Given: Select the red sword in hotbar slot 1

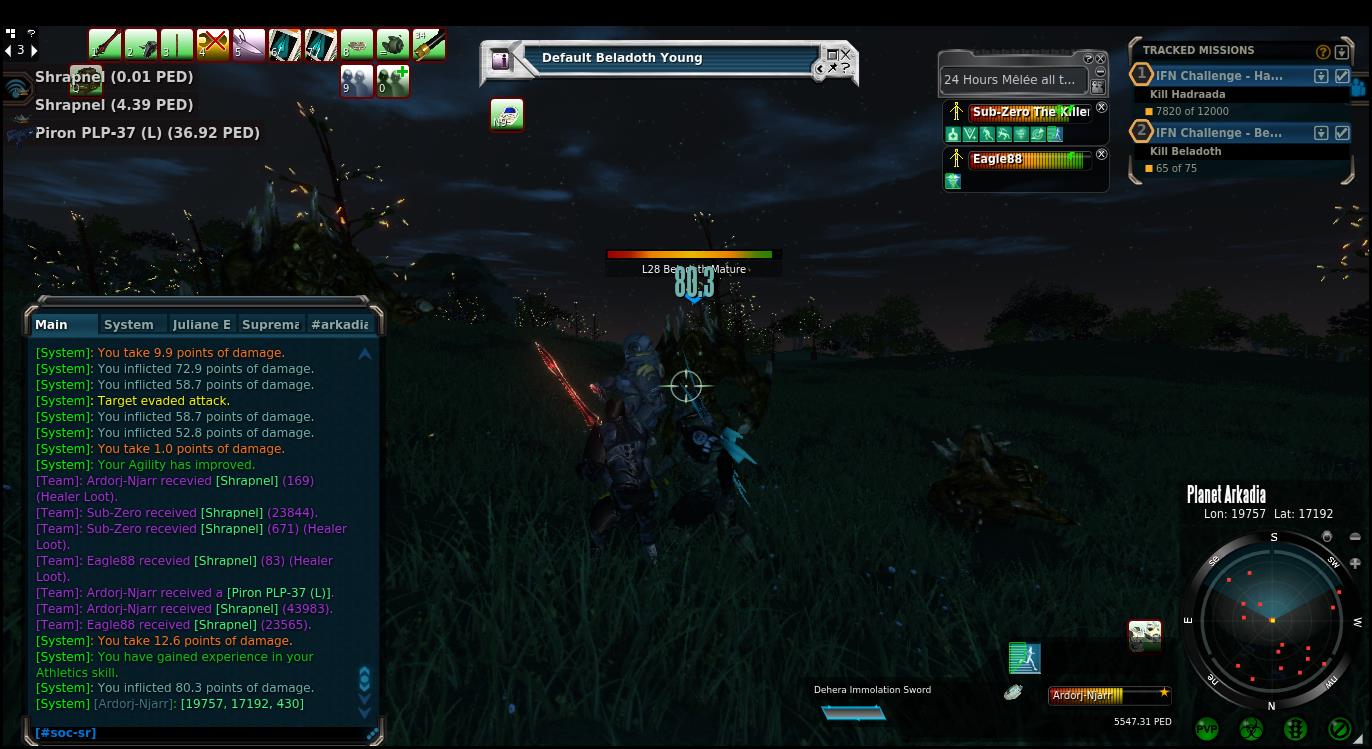Looking at the screenshot, I should (x=105, y=45).
